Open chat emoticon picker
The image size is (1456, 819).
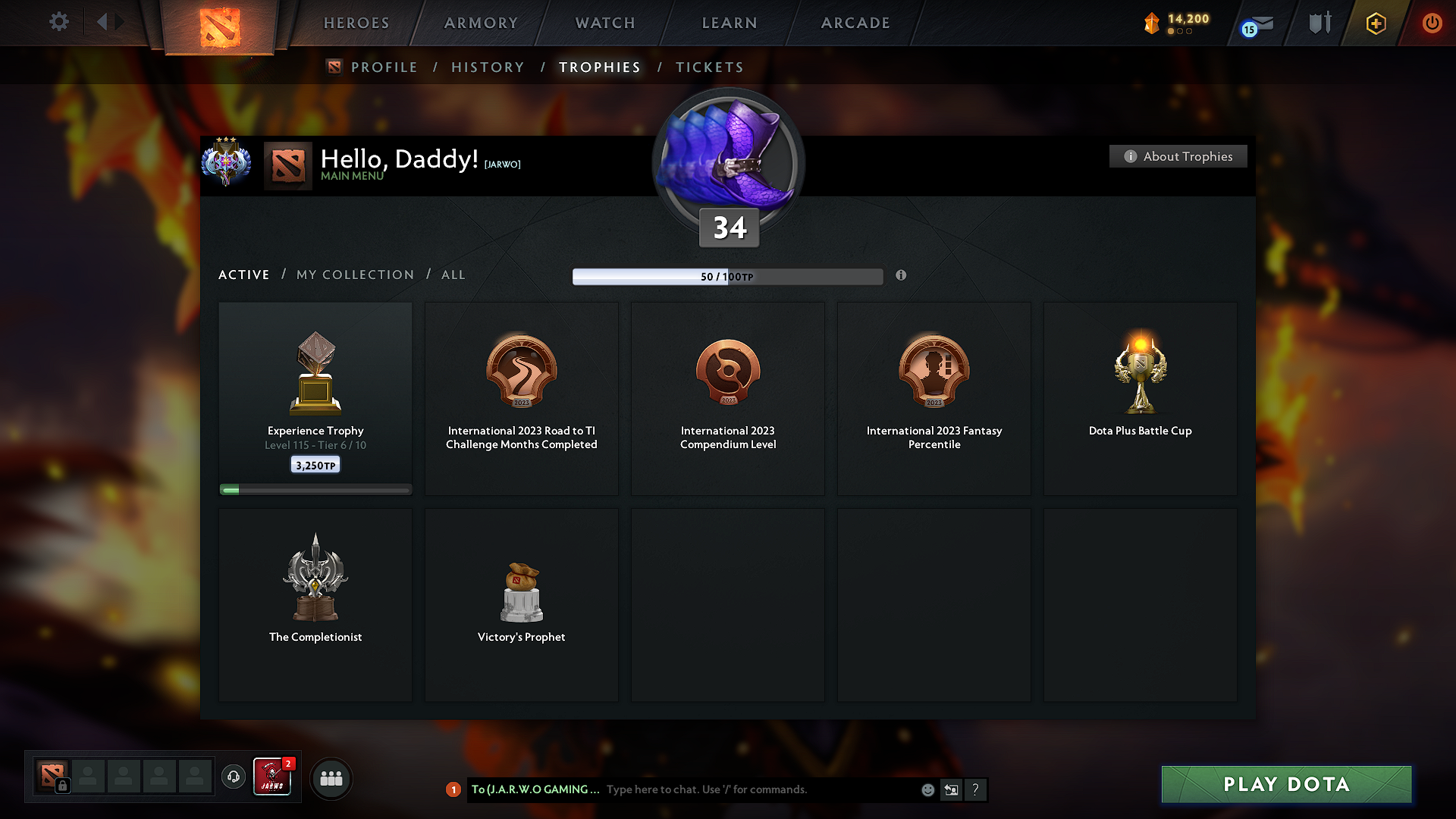click(927, 789)
